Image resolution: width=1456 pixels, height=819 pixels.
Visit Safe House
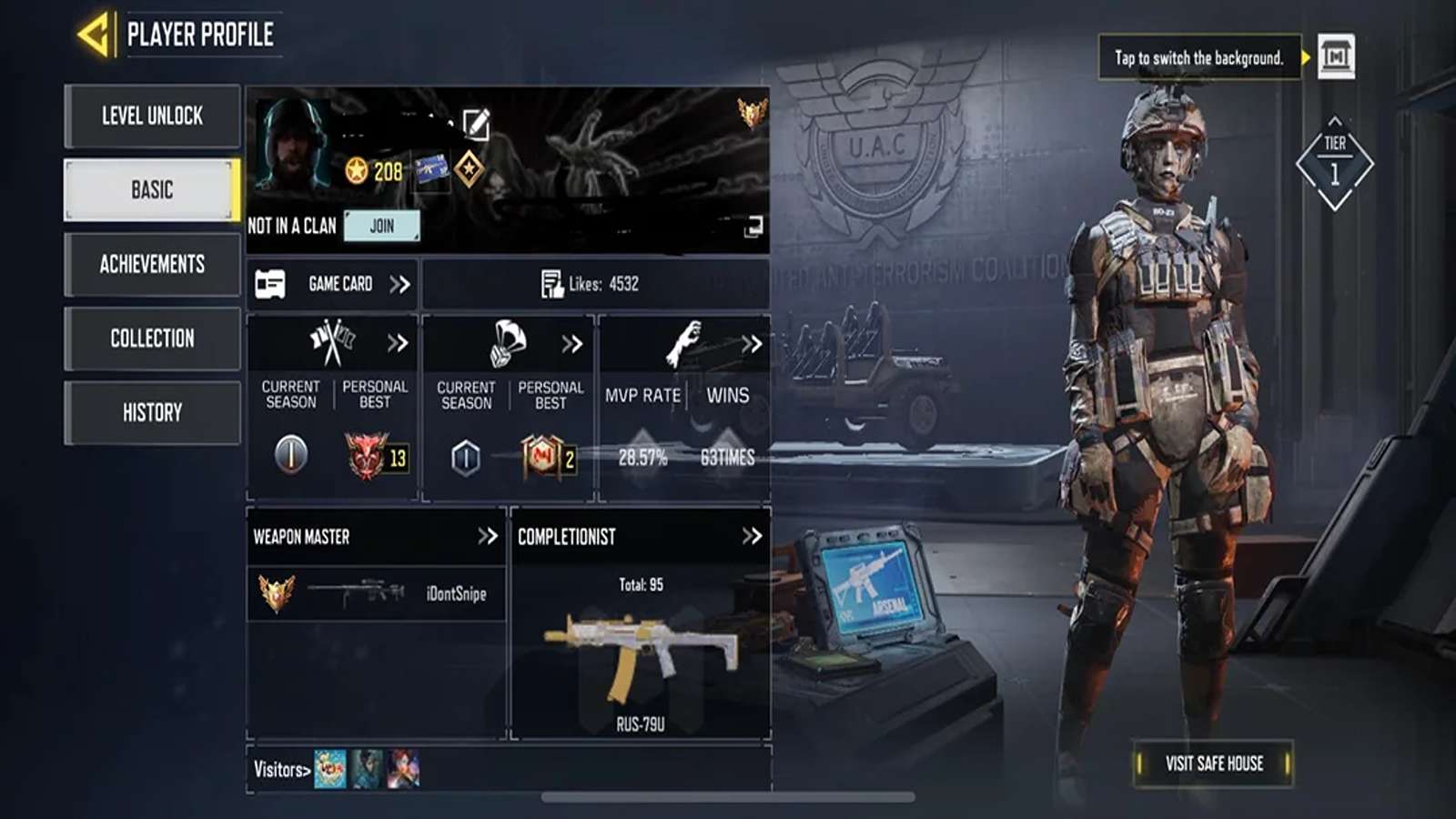tap(1214, 763)
